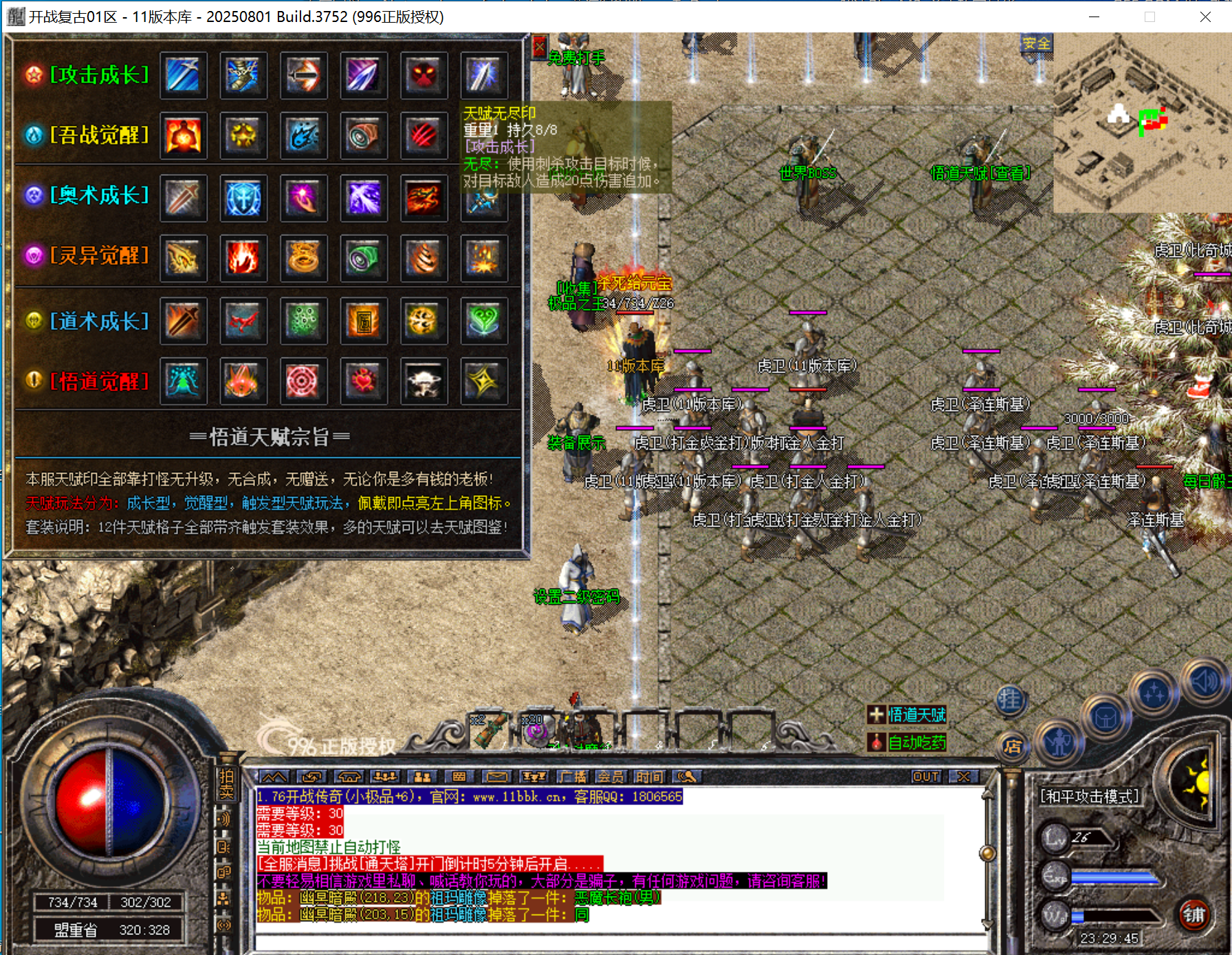Select the blue sword talent icon in 攻击成长 row

183,76
